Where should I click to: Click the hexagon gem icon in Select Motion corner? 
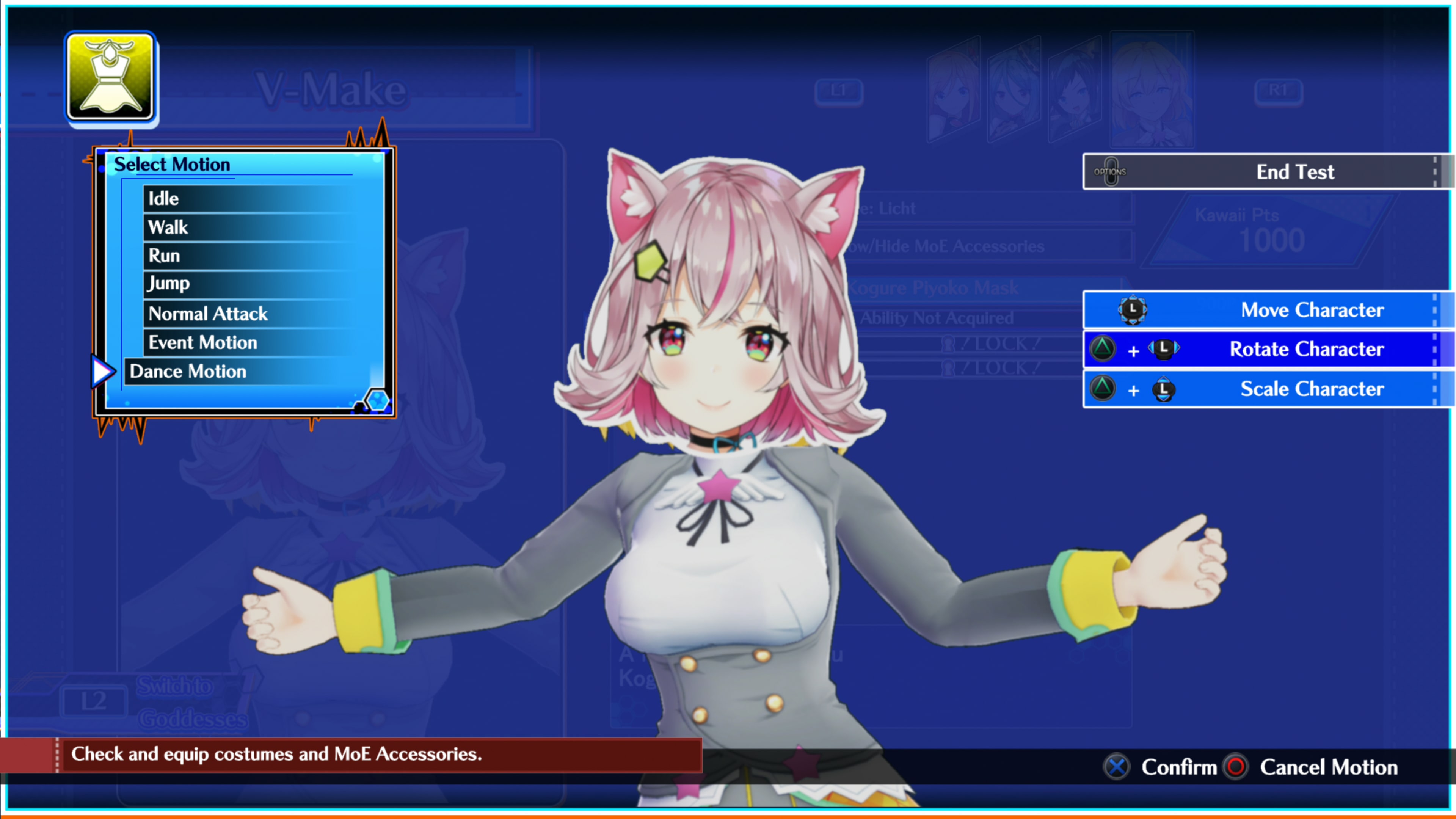(378, 400)
